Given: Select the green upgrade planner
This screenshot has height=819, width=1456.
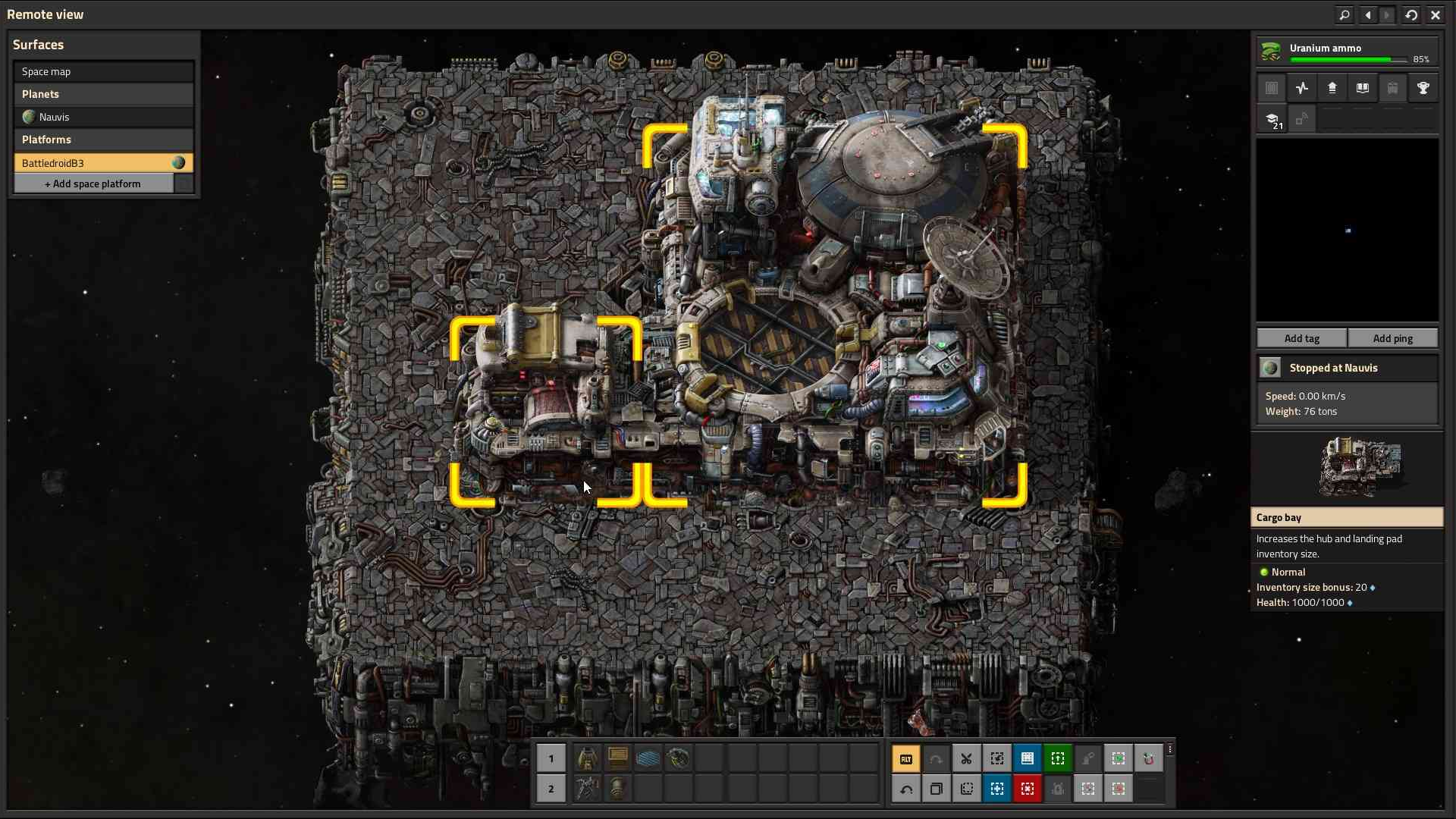Looking at the screenshot, I should [x=1058, y=758].
